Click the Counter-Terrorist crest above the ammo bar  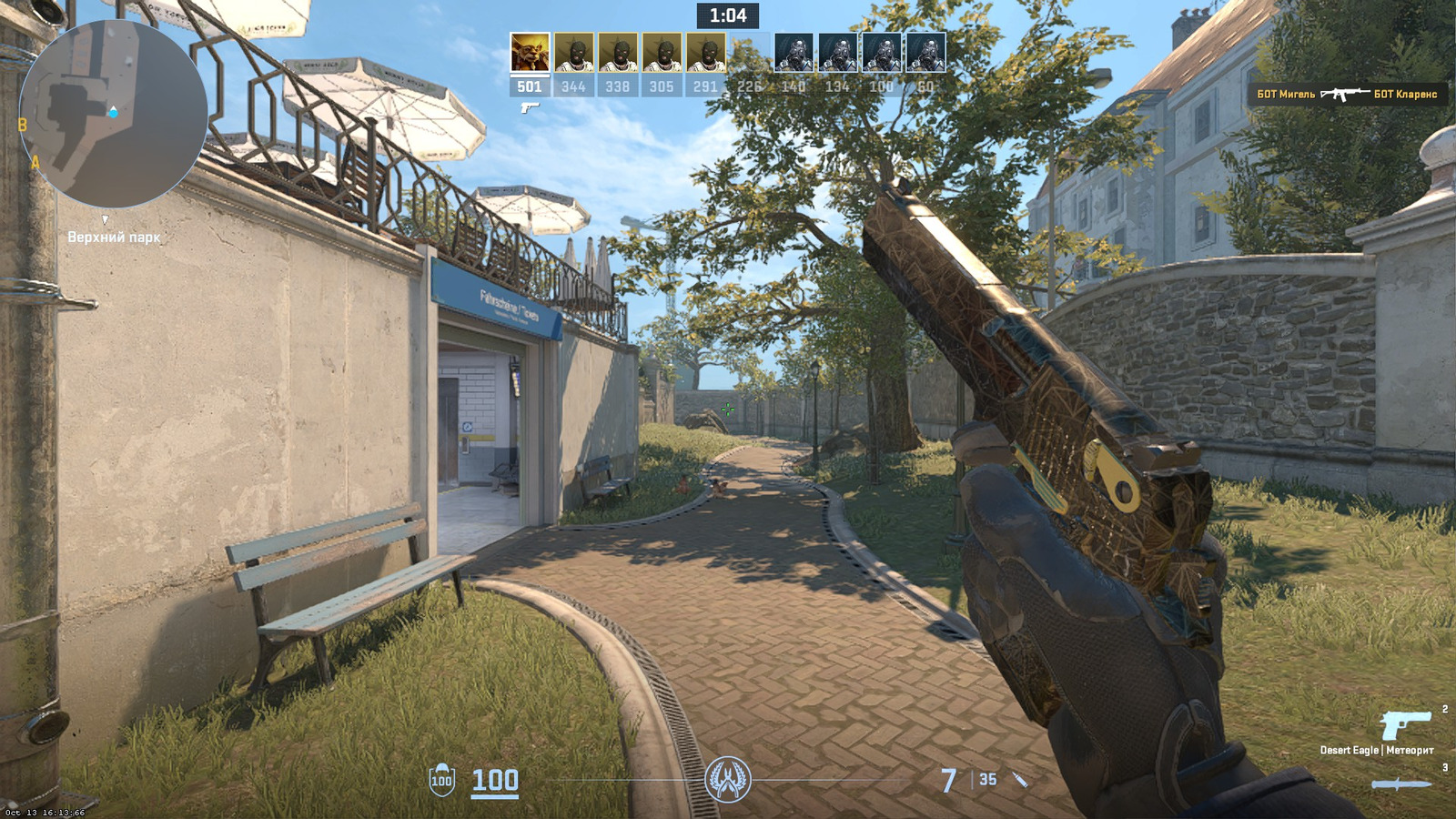click(x=728, y=778)
